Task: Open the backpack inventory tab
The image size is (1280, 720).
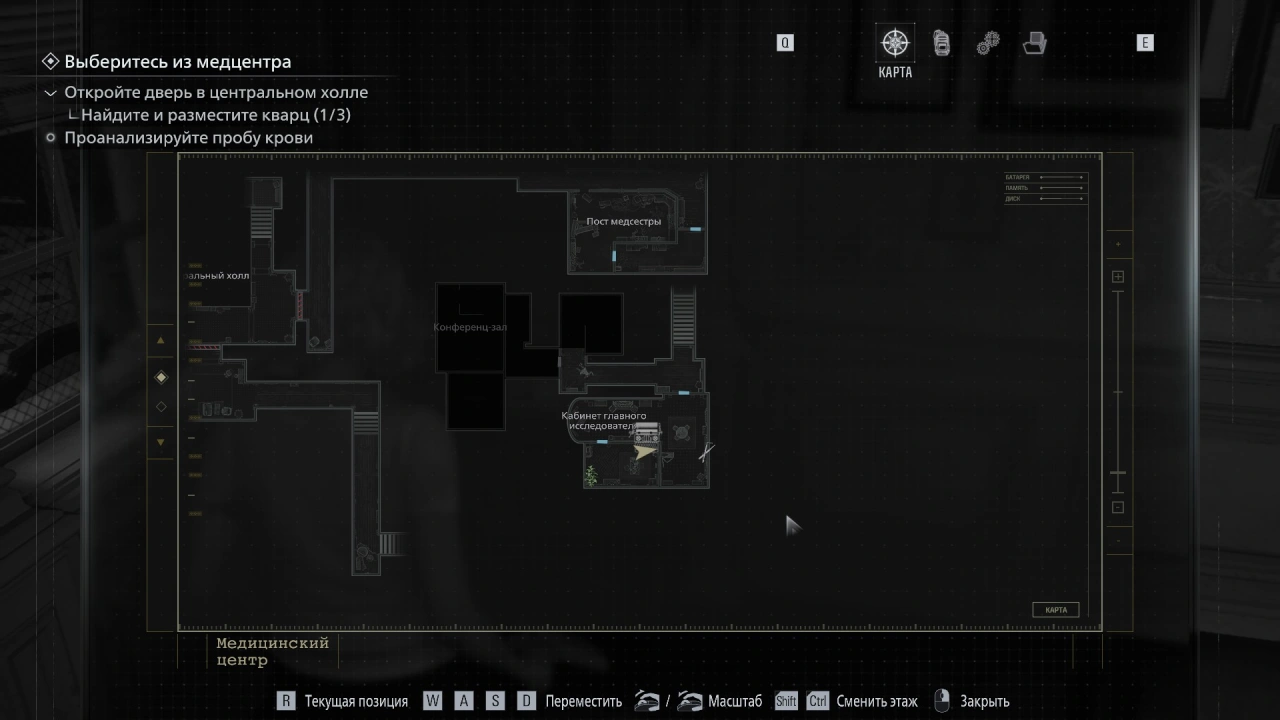Action: coord(941,43)
